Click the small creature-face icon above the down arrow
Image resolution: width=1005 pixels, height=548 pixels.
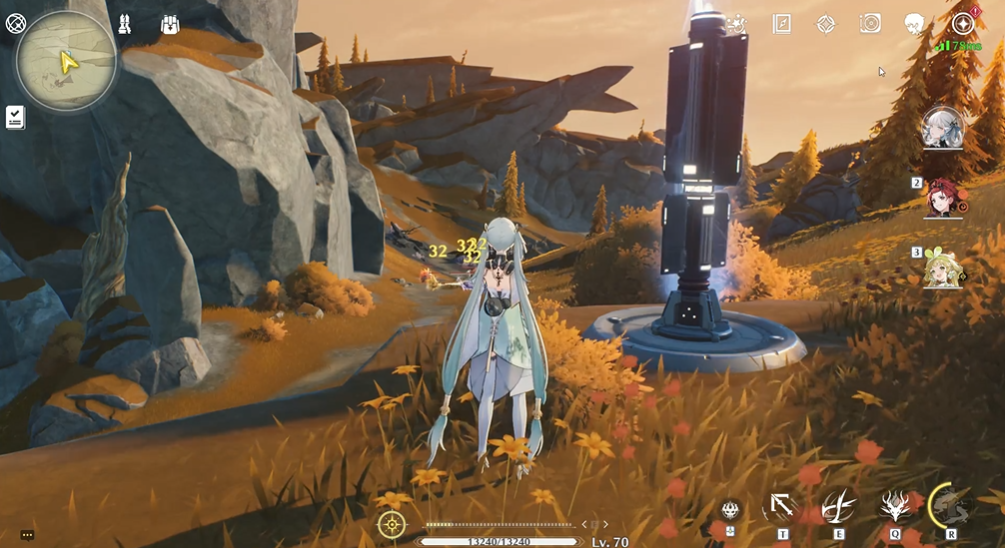point(731,509)
